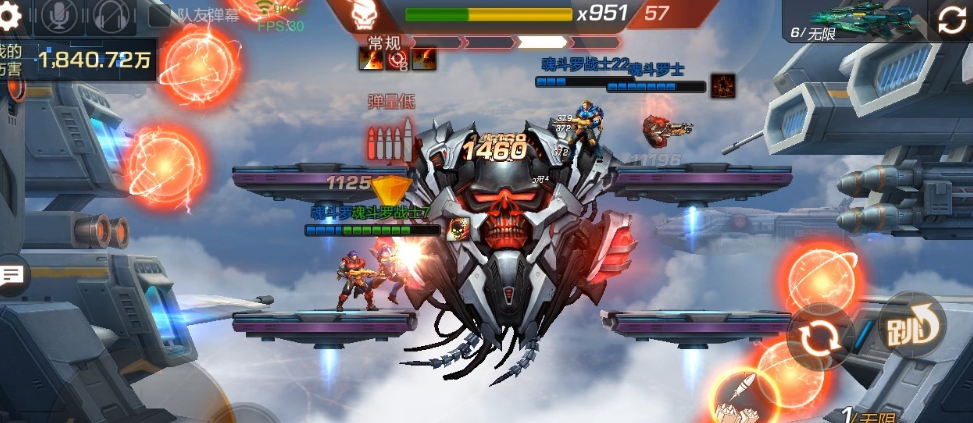Tick the 队友弹幕 checkbox

point(160,16)
